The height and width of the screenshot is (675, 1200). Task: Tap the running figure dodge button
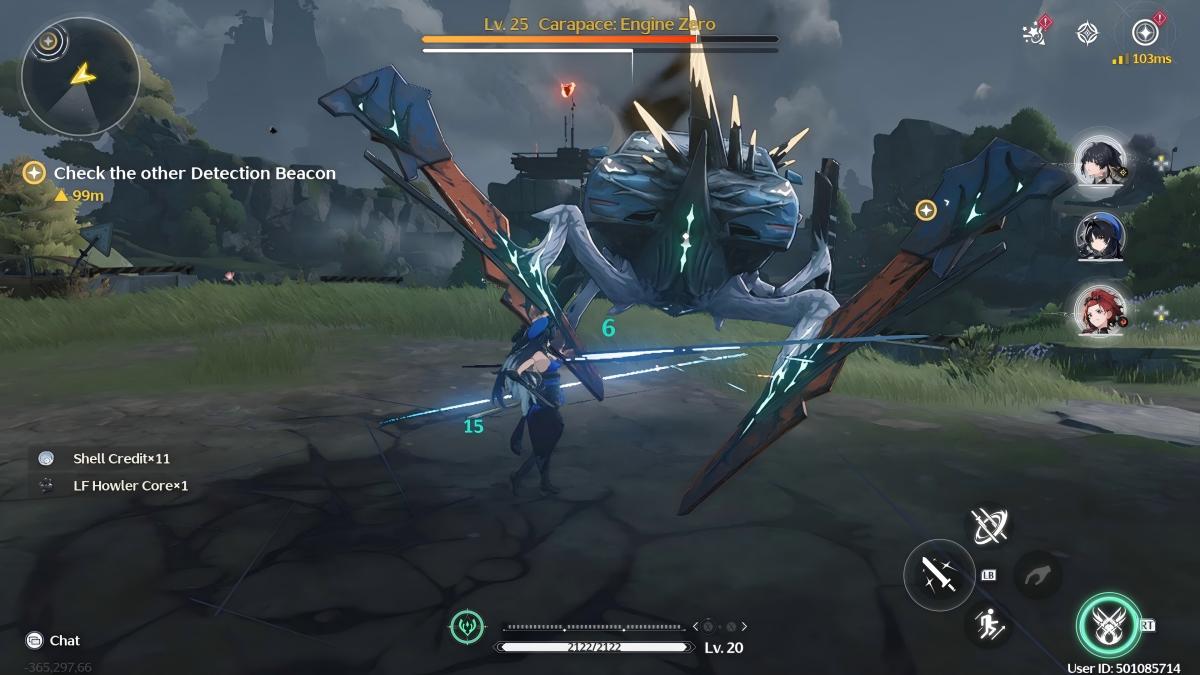pyautogui.click(x=990, y=624)
